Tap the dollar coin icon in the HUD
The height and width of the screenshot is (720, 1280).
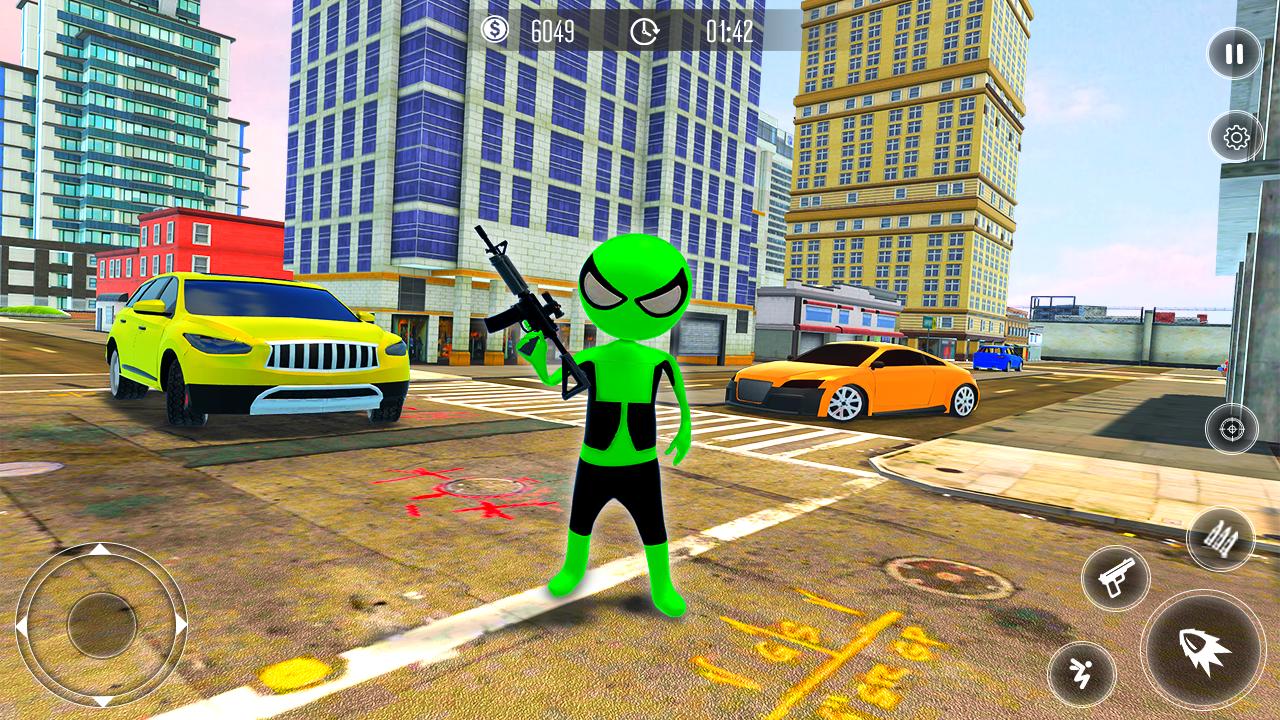493,31
